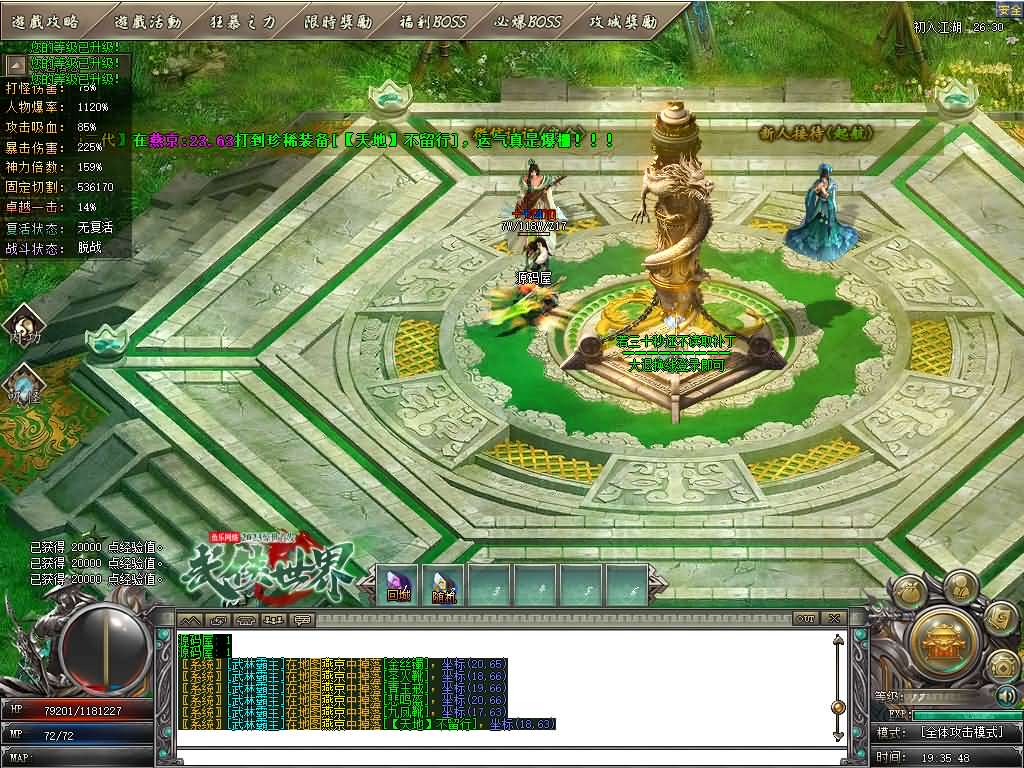Switch attack mode via 全体攻击模式 label
Screen dimensions: 1024x768
(x=961, y=733)
